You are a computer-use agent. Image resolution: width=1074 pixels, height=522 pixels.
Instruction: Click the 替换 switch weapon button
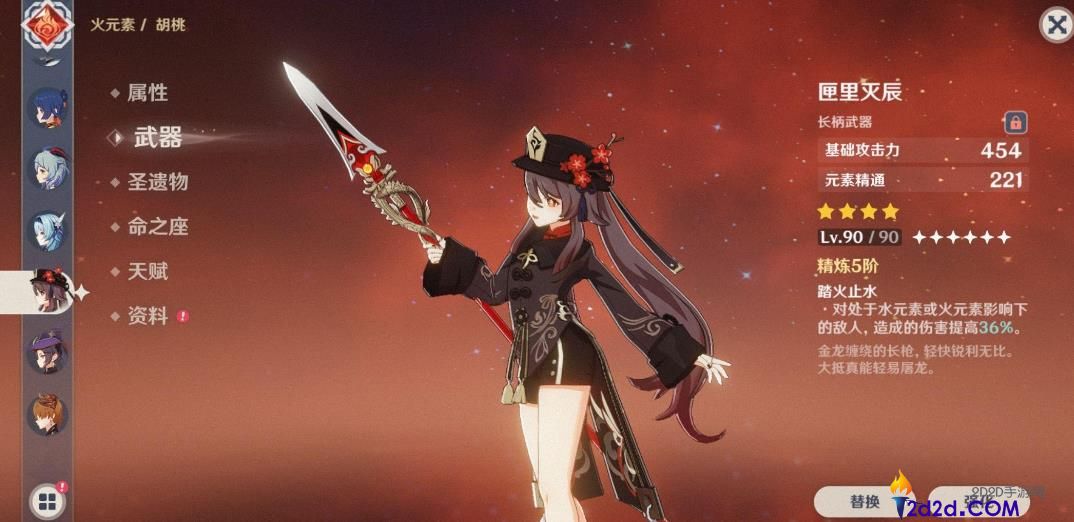click(x=865, y=501)
